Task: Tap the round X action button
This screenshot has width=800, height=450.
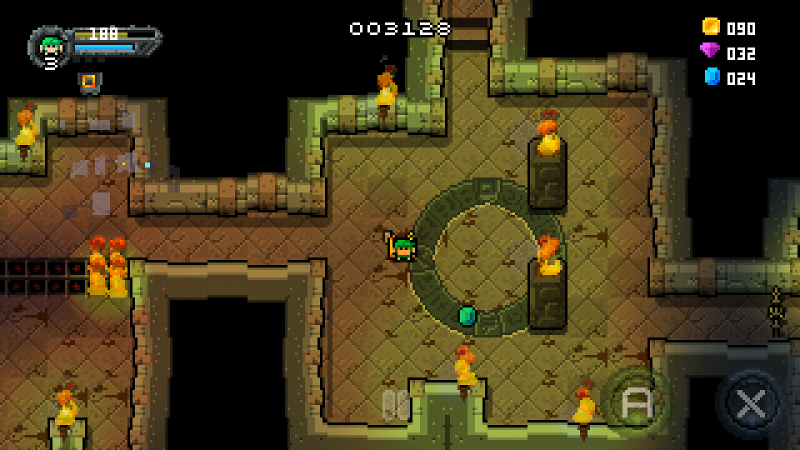Action: pos(748,404)
